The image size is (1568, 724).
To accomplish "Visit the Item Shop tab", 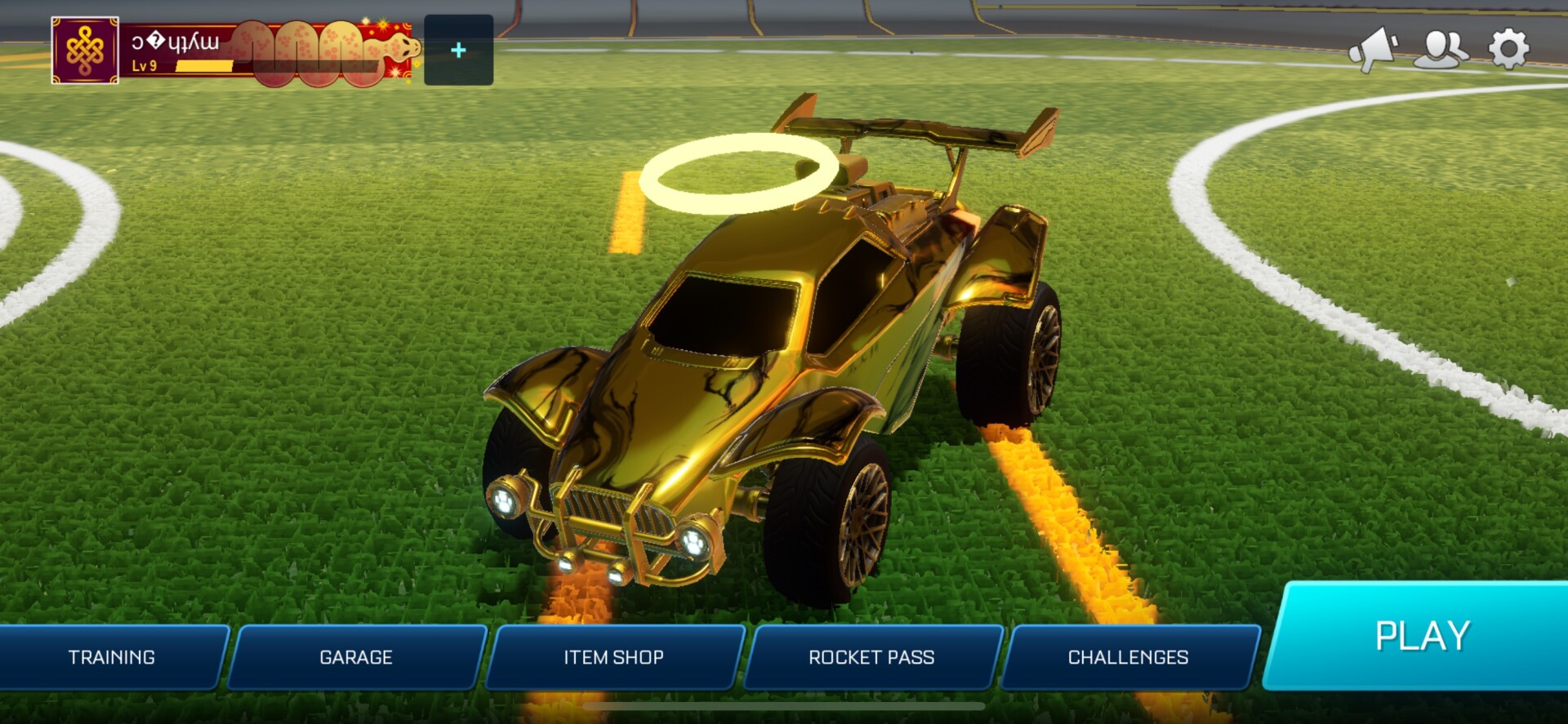I will (613, 657).
